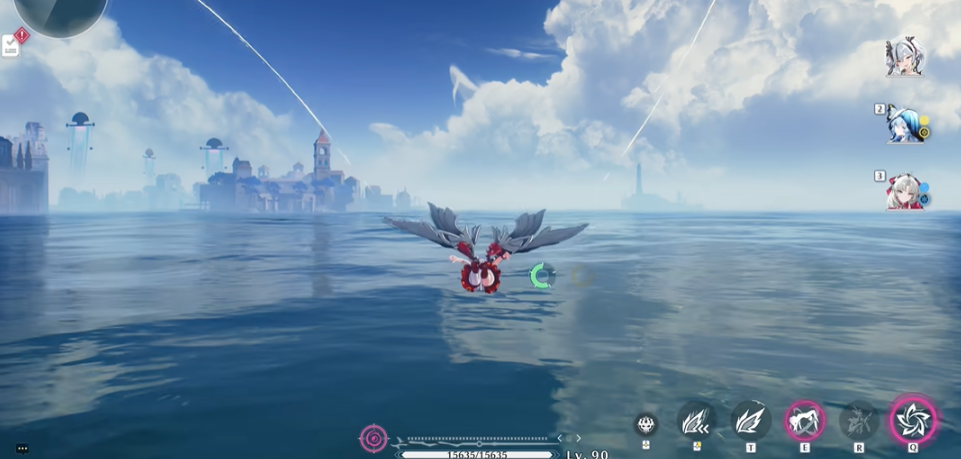Open the chat bubble with three dots
This screenshot has height=459, width=961.
(x=22, y=448)
